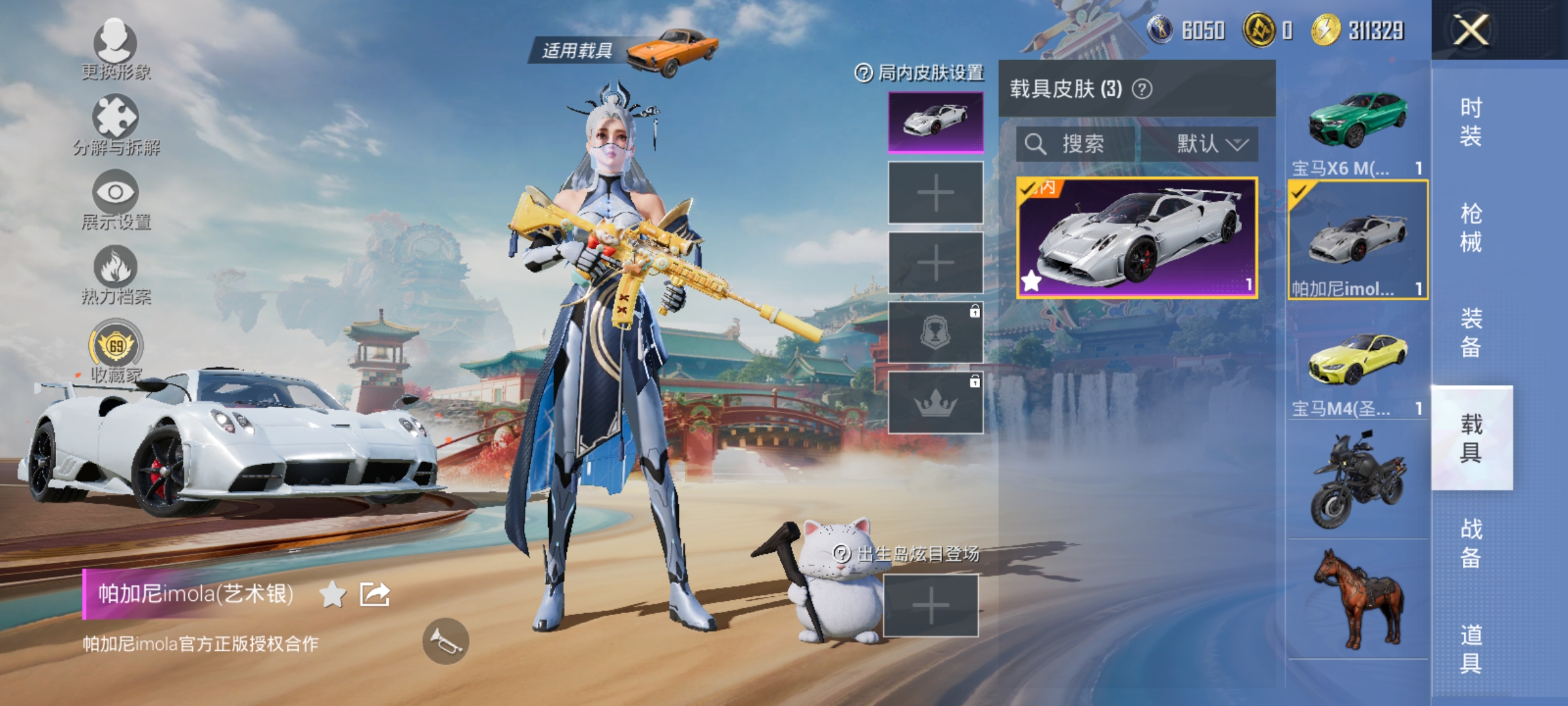Open 更换形象 change avatar
The height and width of the screenshot is (706, 1568).
(116, 47)
